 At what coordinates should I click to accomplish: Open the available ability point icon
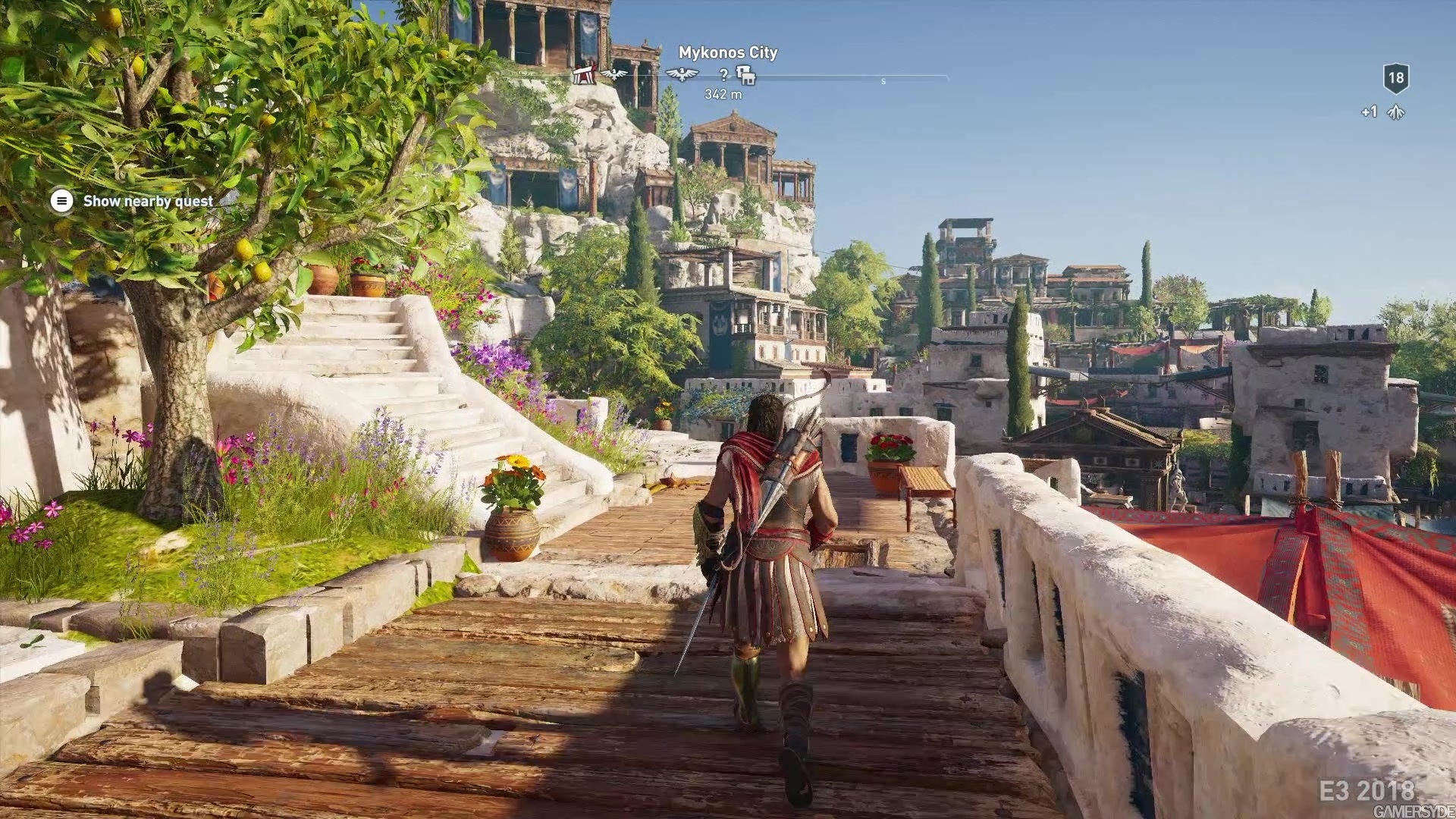click(1395, 112)
